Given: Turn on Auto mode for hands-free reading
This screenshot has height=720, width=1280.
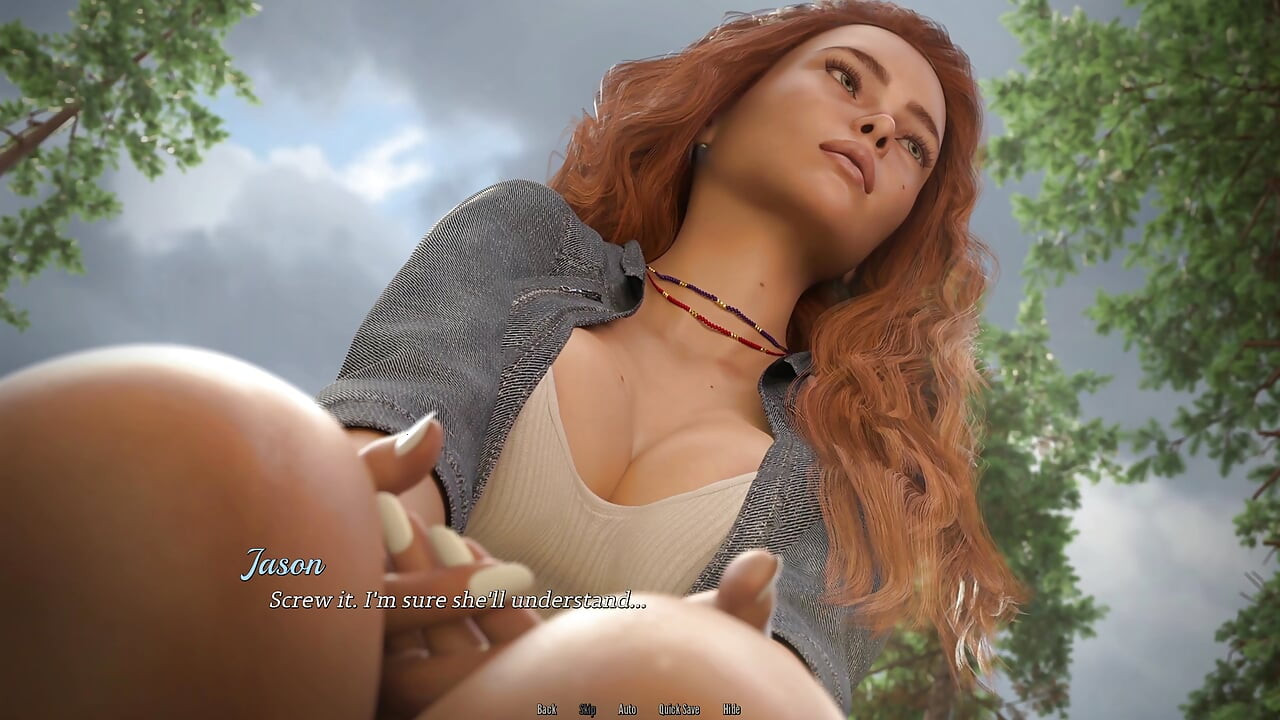Looking at the screenshot, I should click(628, 708).
